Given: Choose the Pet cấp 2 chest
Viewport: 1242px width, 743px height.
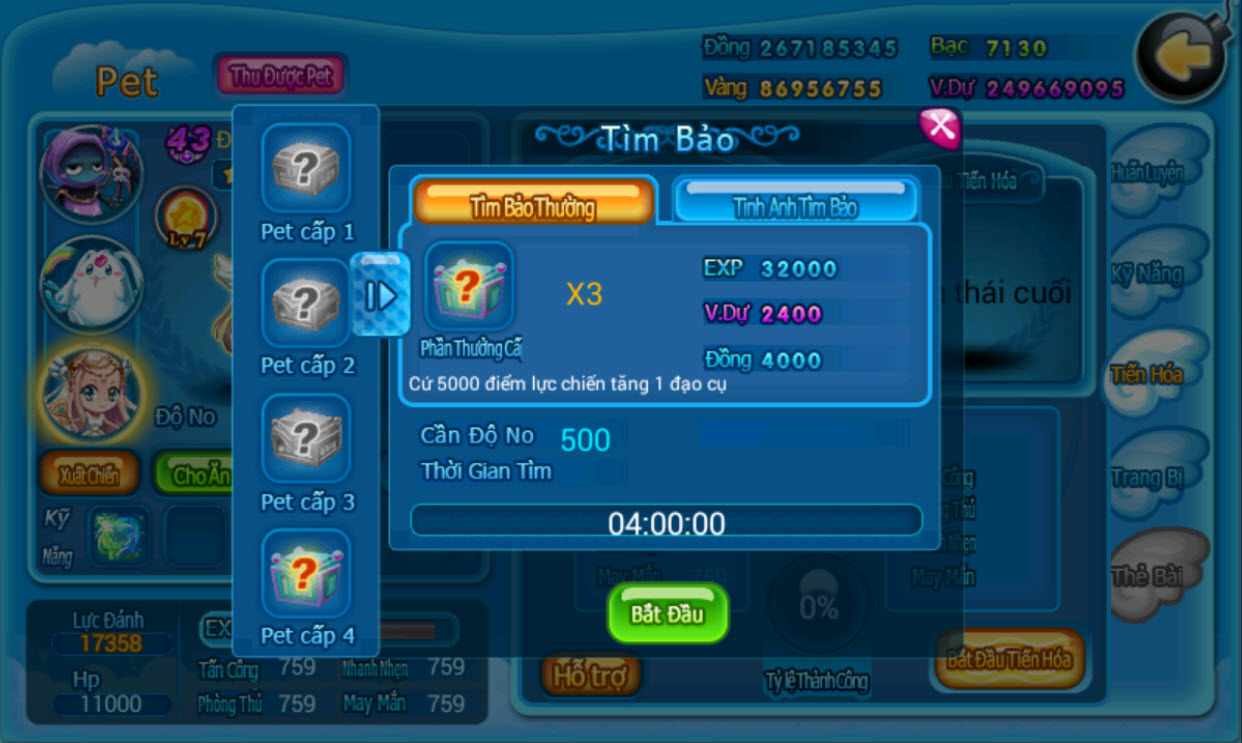Looking at the screenshot, I should [x=306, y=302].
